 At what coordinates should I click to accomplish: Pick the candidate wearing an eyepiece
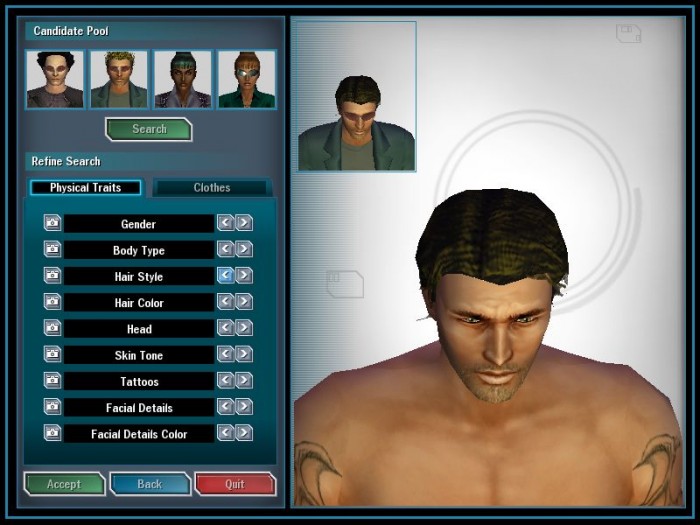click(x=246, y=79)
